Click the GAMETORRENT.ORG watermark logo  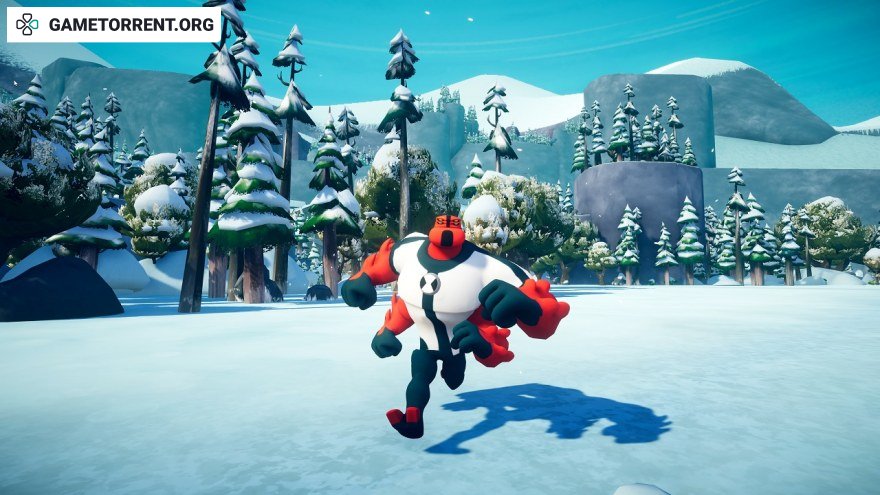click(x=113, y=24)
